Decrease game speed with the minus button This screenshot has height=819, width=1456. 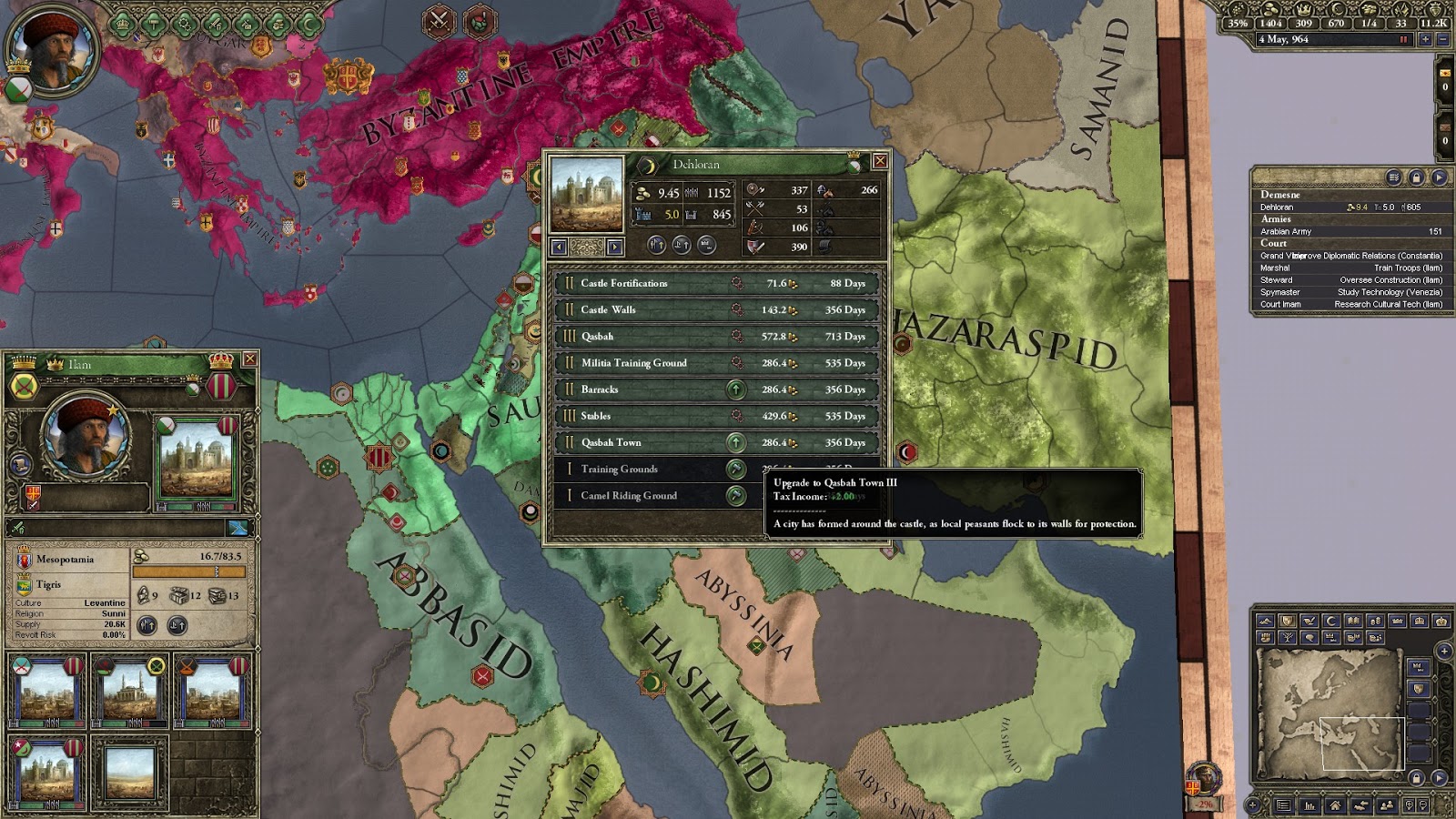pyautogui.click(x=1441, y=39)
